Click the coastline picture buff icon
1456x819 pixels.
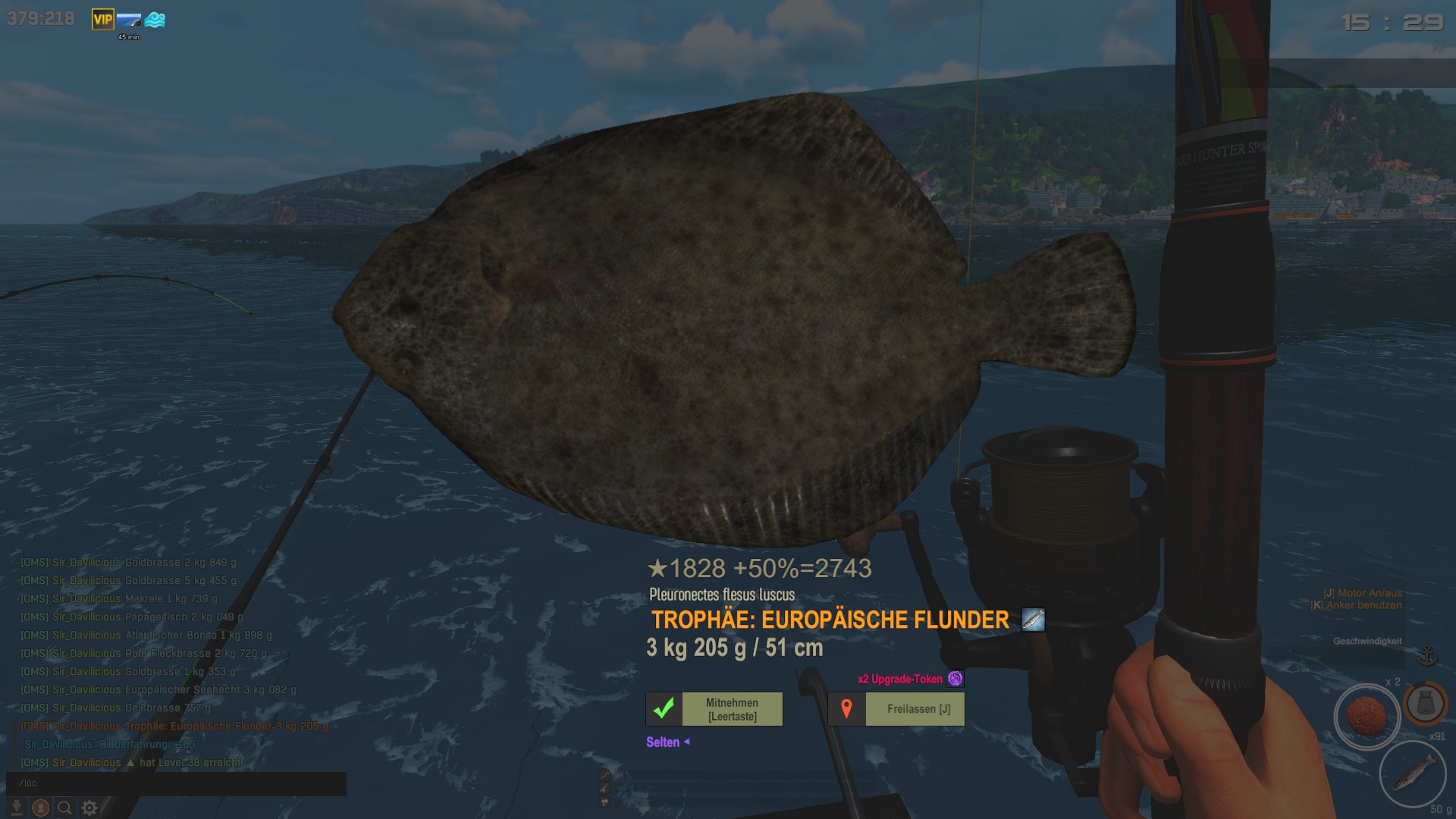pos(129,20)
